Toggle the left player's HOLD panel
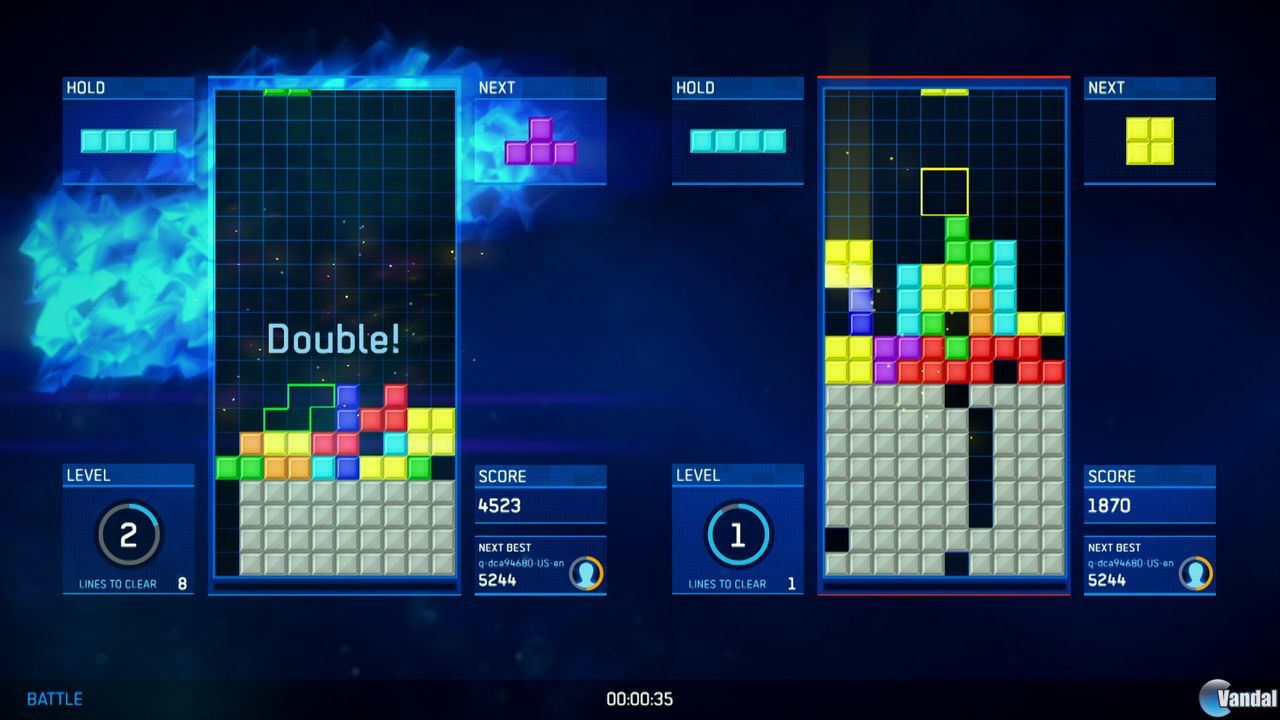Viewport: 1280px width, 720px height. [x=84, y=88]
